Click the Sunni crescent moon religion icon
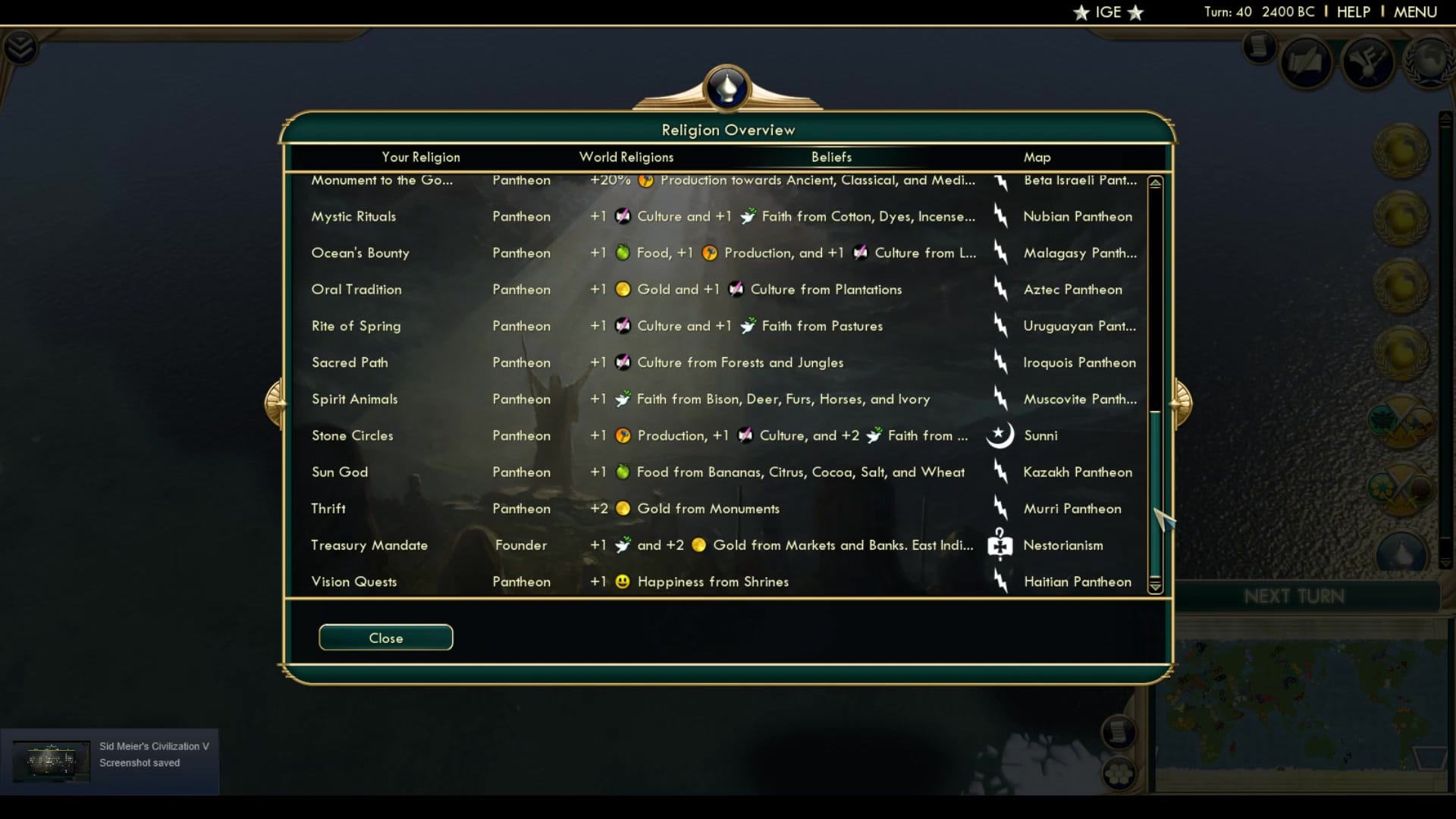This screenshot has height=819, width=1456. click(x=1001, y=435)
